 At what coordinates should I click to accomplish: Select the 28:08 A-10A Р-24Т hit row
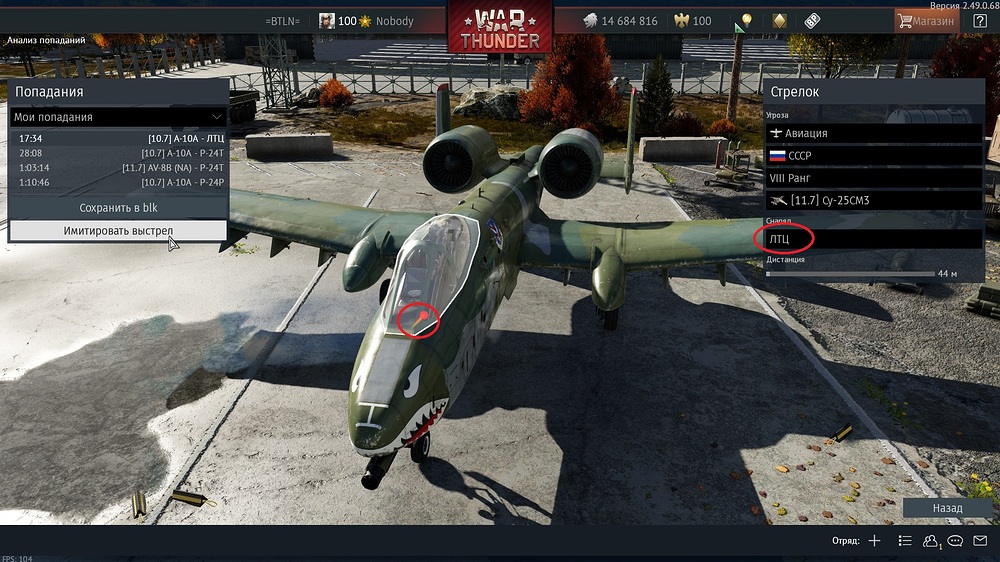[120, 153]
